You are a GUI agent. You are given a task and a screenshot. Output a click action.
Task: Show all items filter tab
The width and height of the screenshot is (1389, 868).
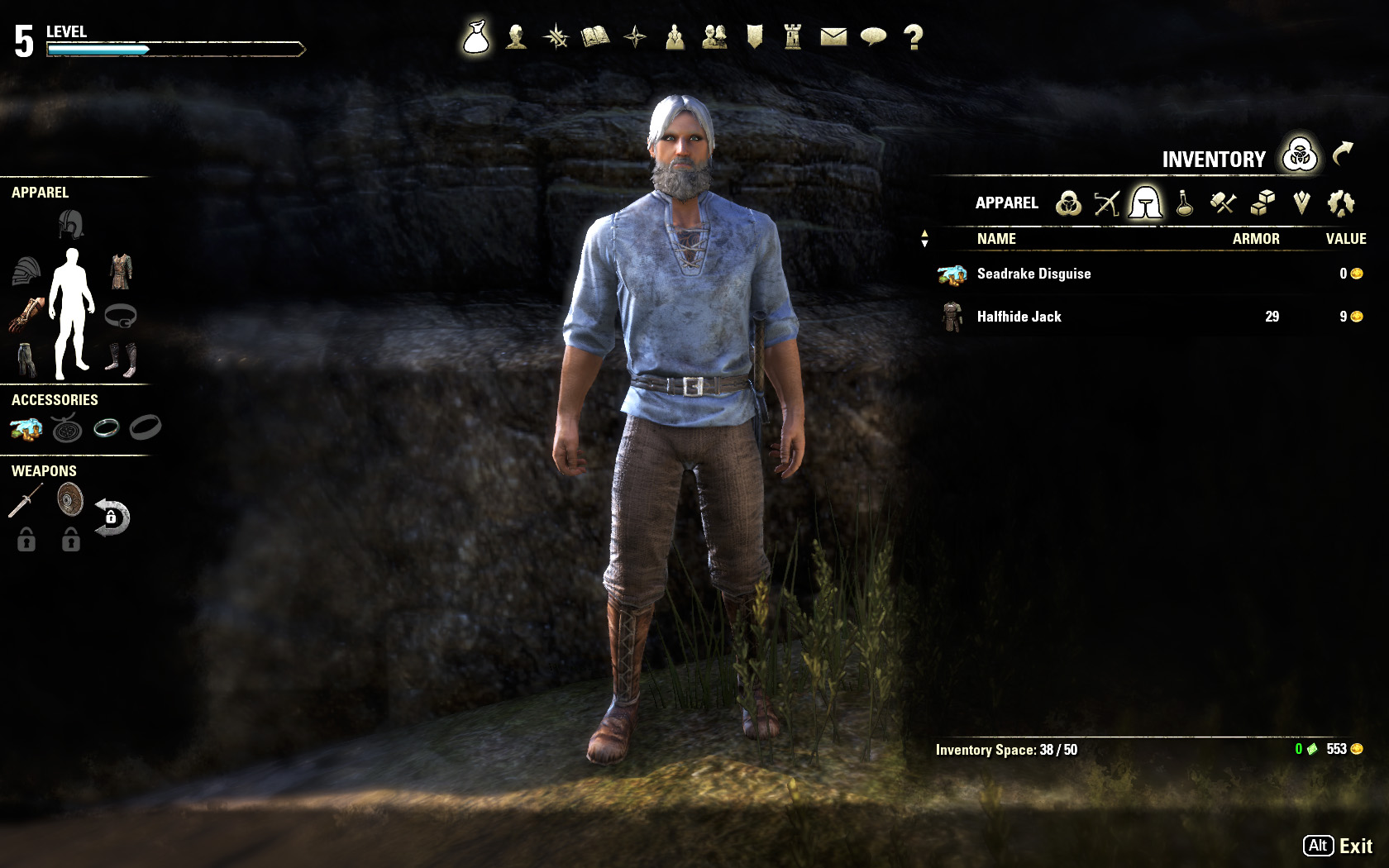click(x=1068, y=203)
